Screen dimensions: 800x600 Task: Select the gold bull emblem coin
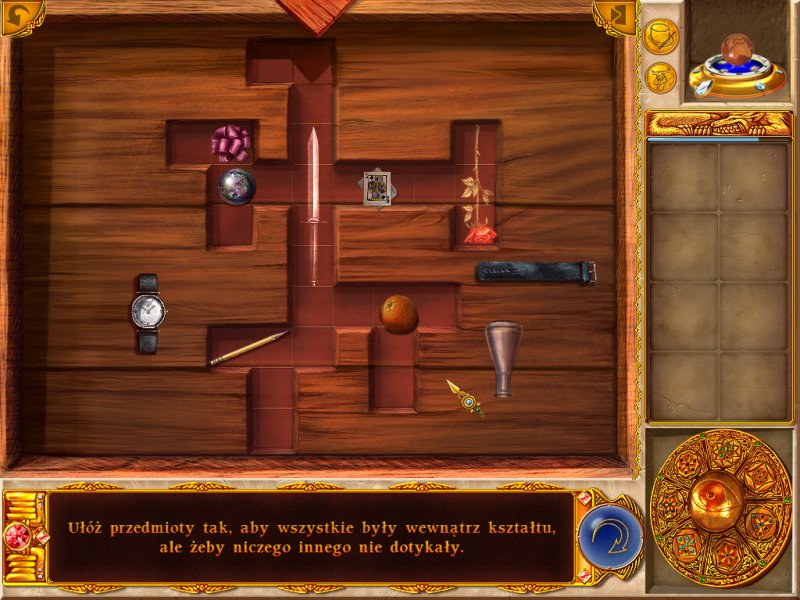pyautogui.click(x=660, y=77)
